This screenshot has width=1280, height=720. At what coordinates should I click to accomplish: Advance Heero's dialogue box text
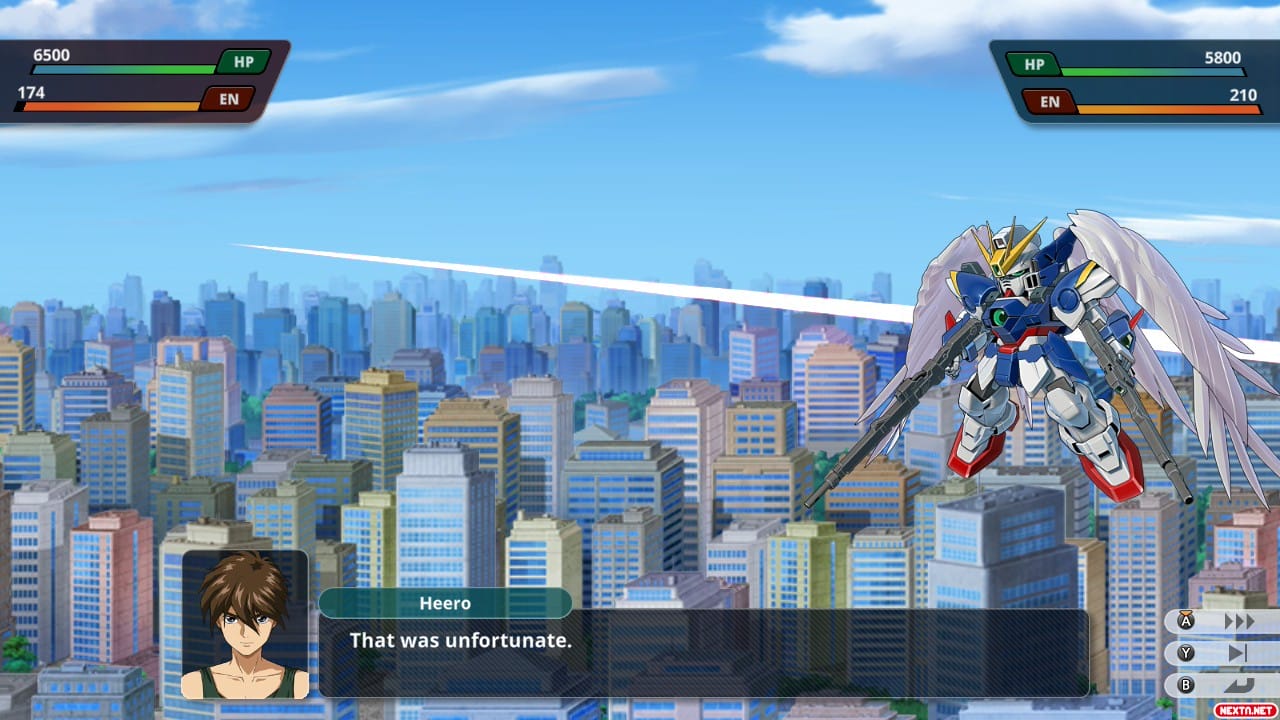point(702,652)
